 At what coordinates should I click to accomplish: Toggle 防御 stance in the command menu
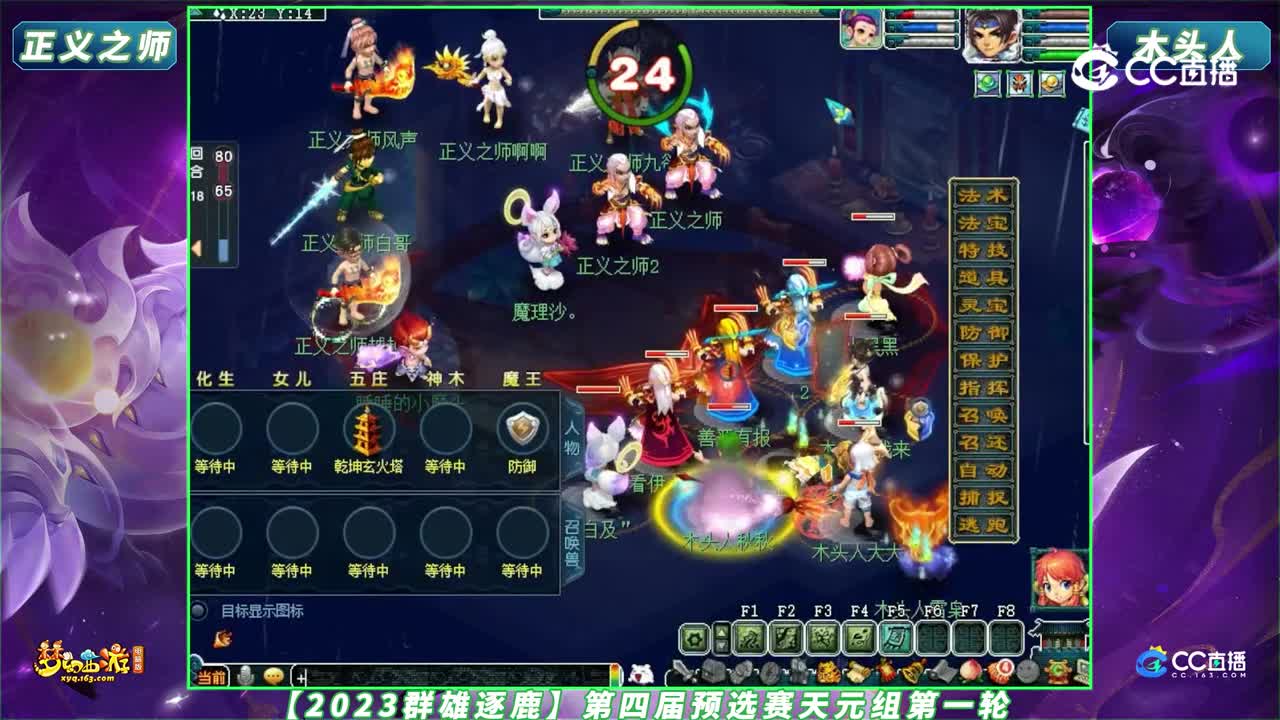[980, 333]
